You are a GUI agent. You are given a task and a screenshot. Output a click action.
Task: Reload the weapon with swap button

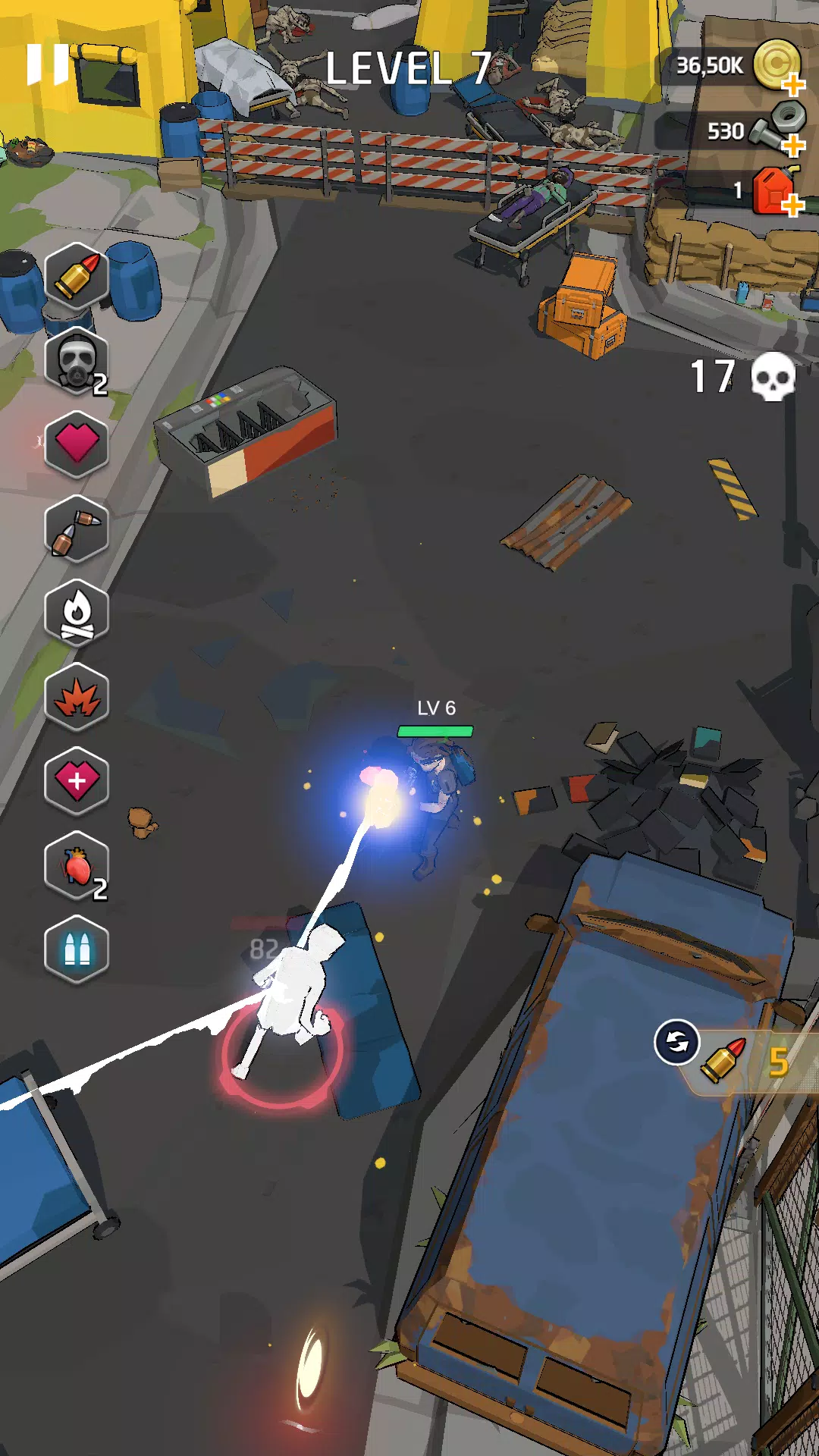click(x=676, y=1043)
